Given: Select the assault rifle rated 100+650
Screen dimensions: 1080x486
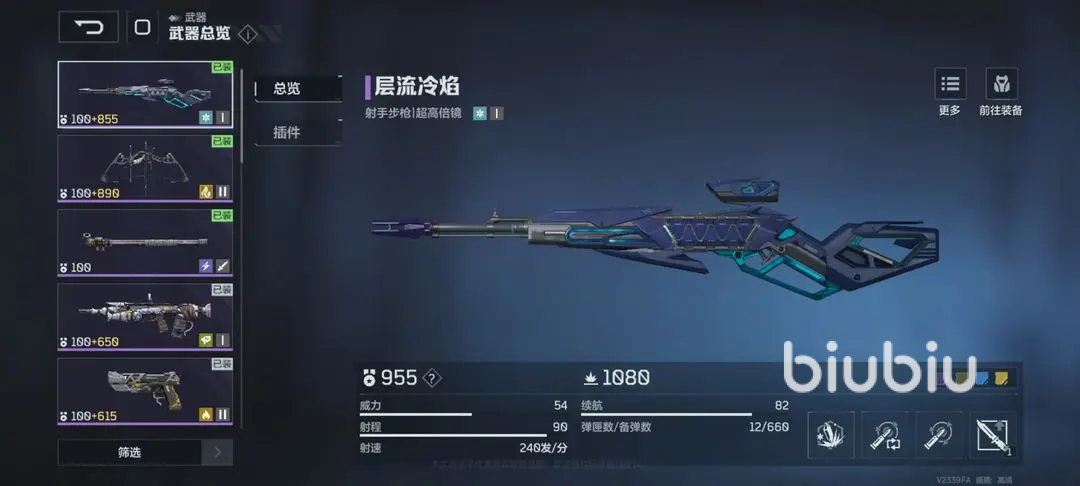Looking at the screenshot, I should click(145, 316).
